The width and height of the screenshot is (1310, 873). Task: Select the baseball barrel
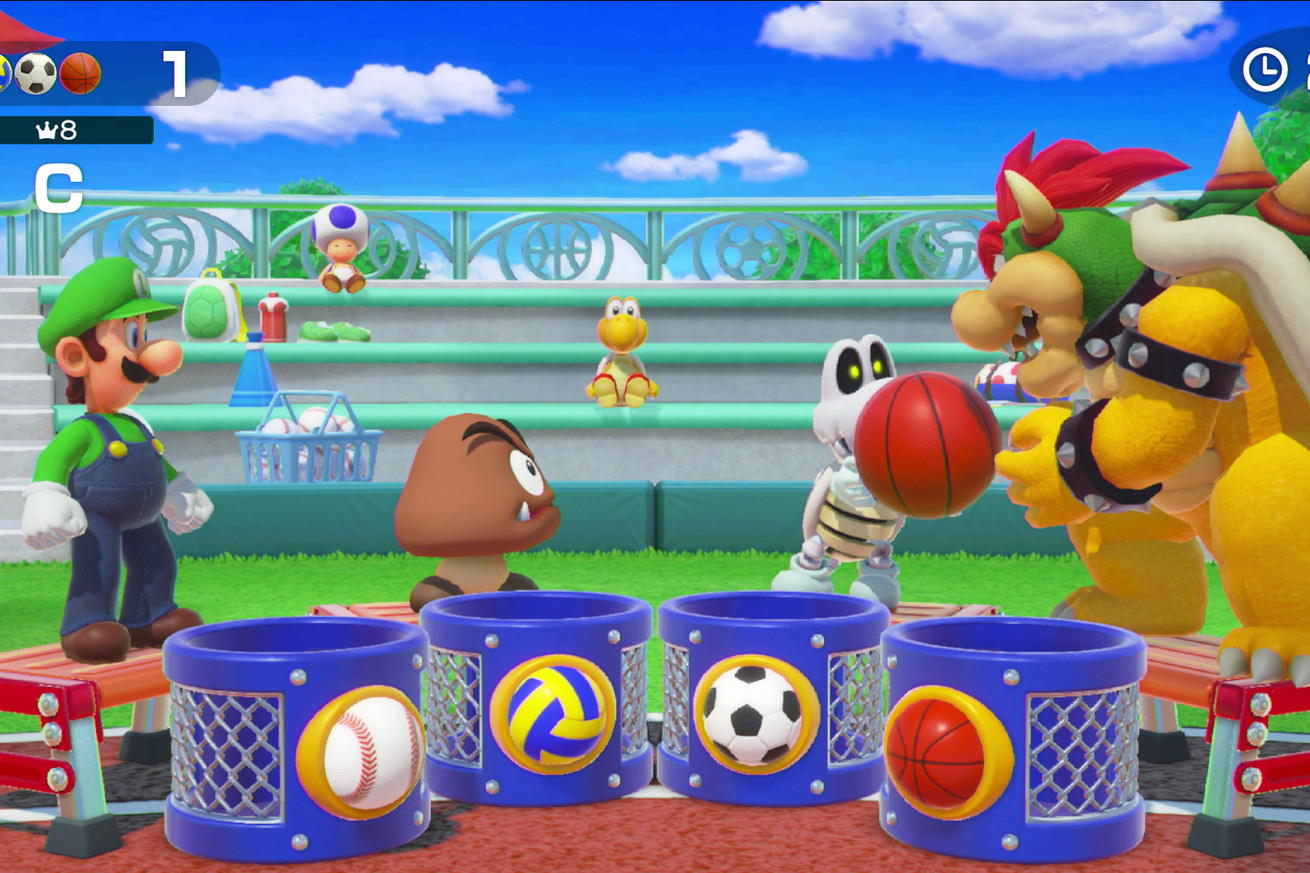[298, 740]
